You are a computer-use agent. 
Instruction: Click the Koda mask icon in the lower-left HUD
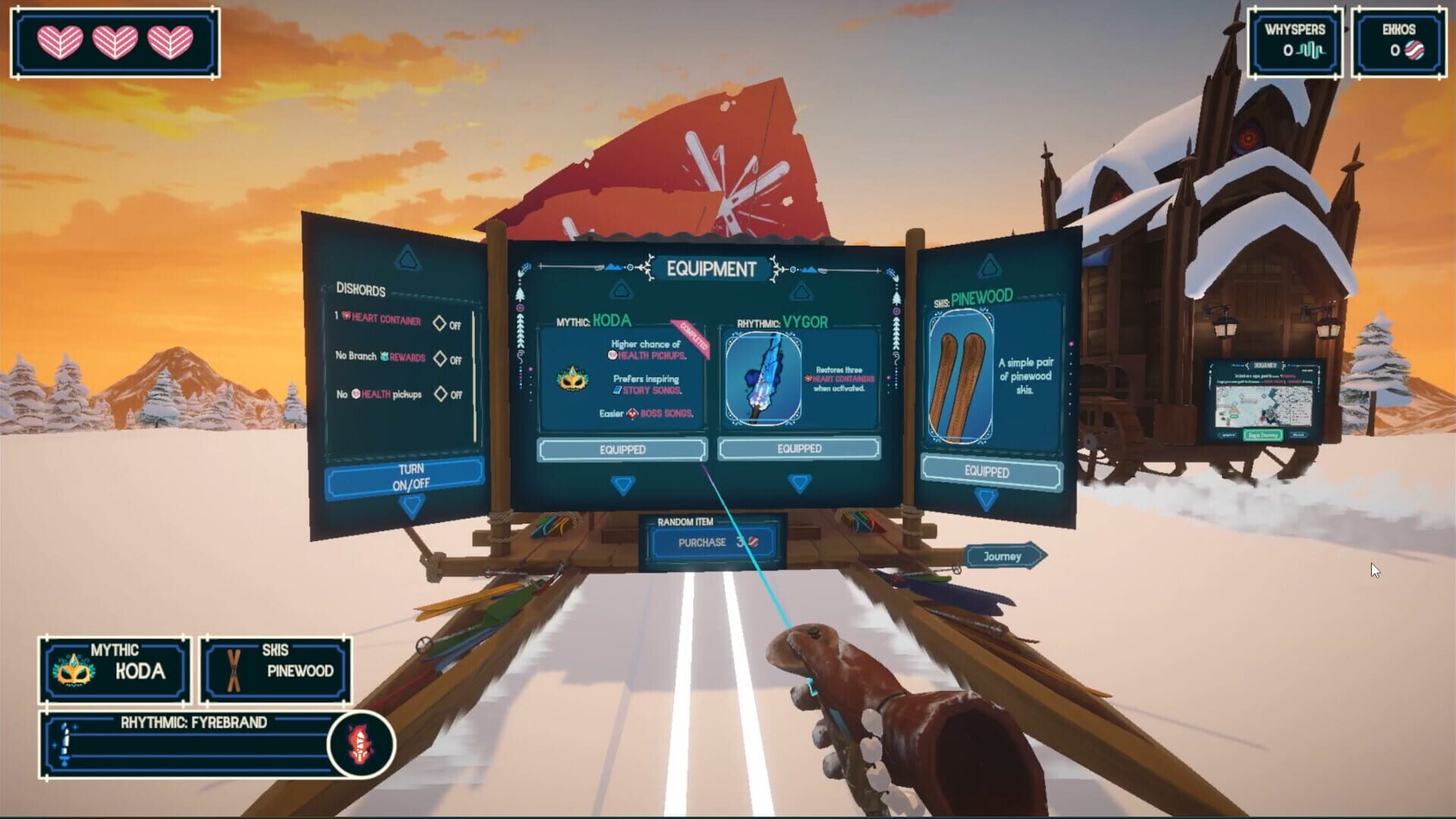click(x=72, y=669)
